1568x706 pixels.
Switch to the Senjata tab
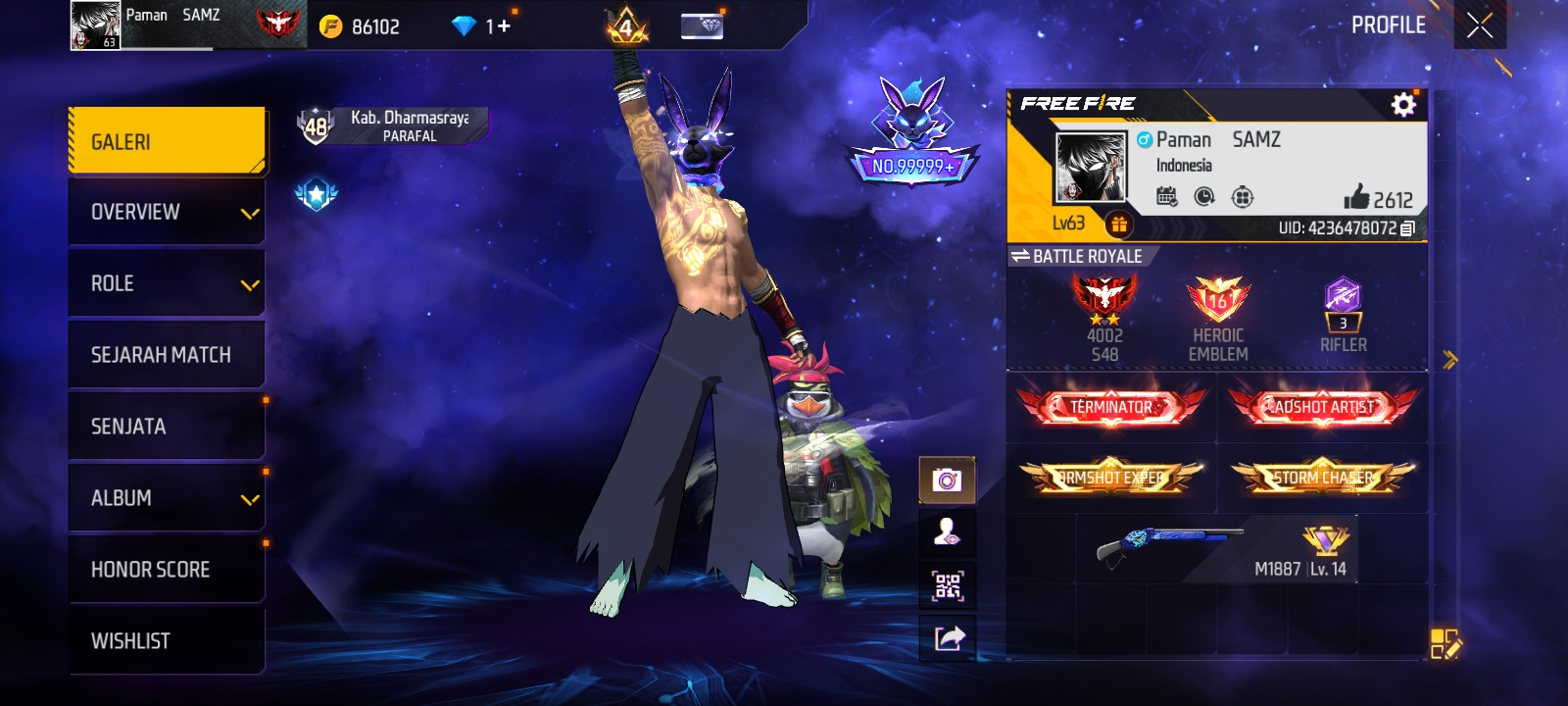167,427
